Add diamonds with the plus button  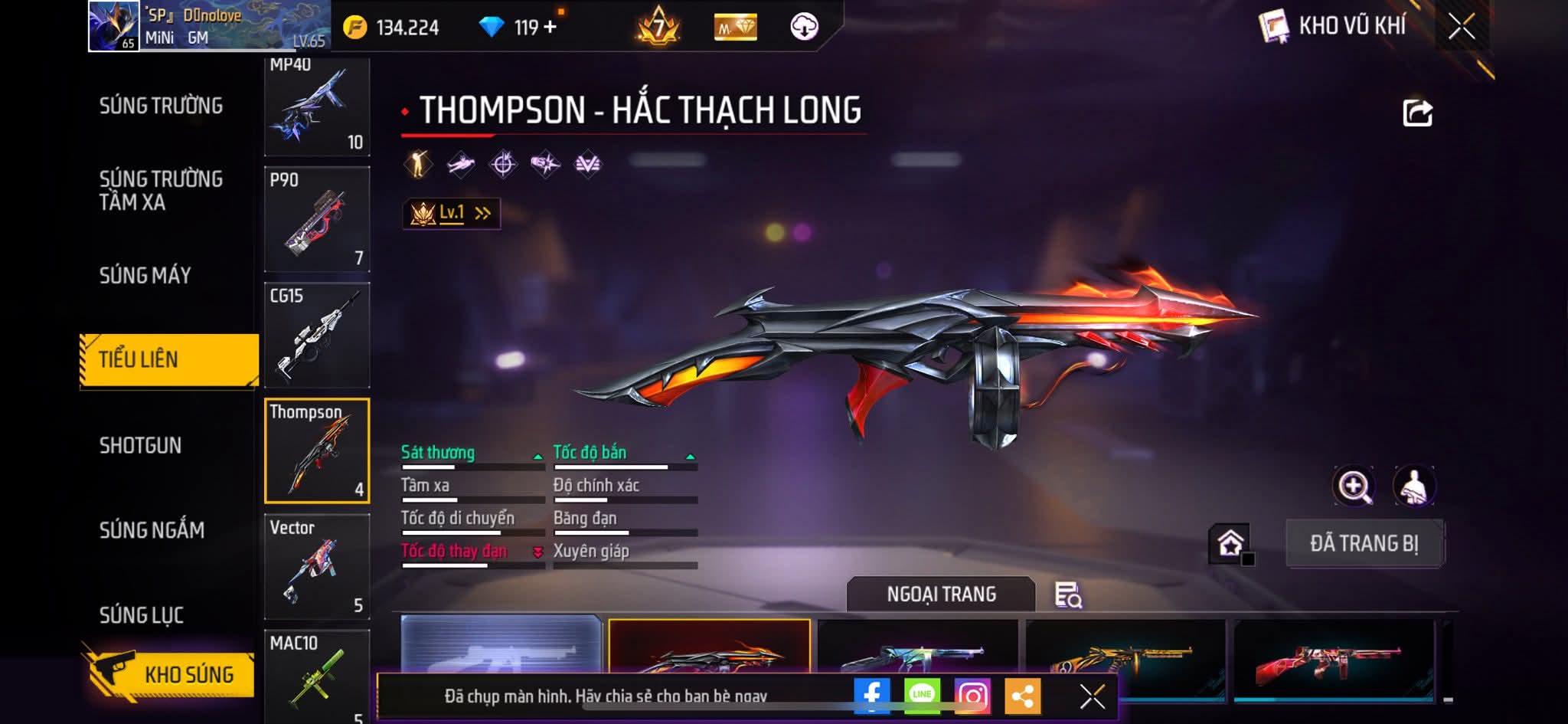[550, 28]
